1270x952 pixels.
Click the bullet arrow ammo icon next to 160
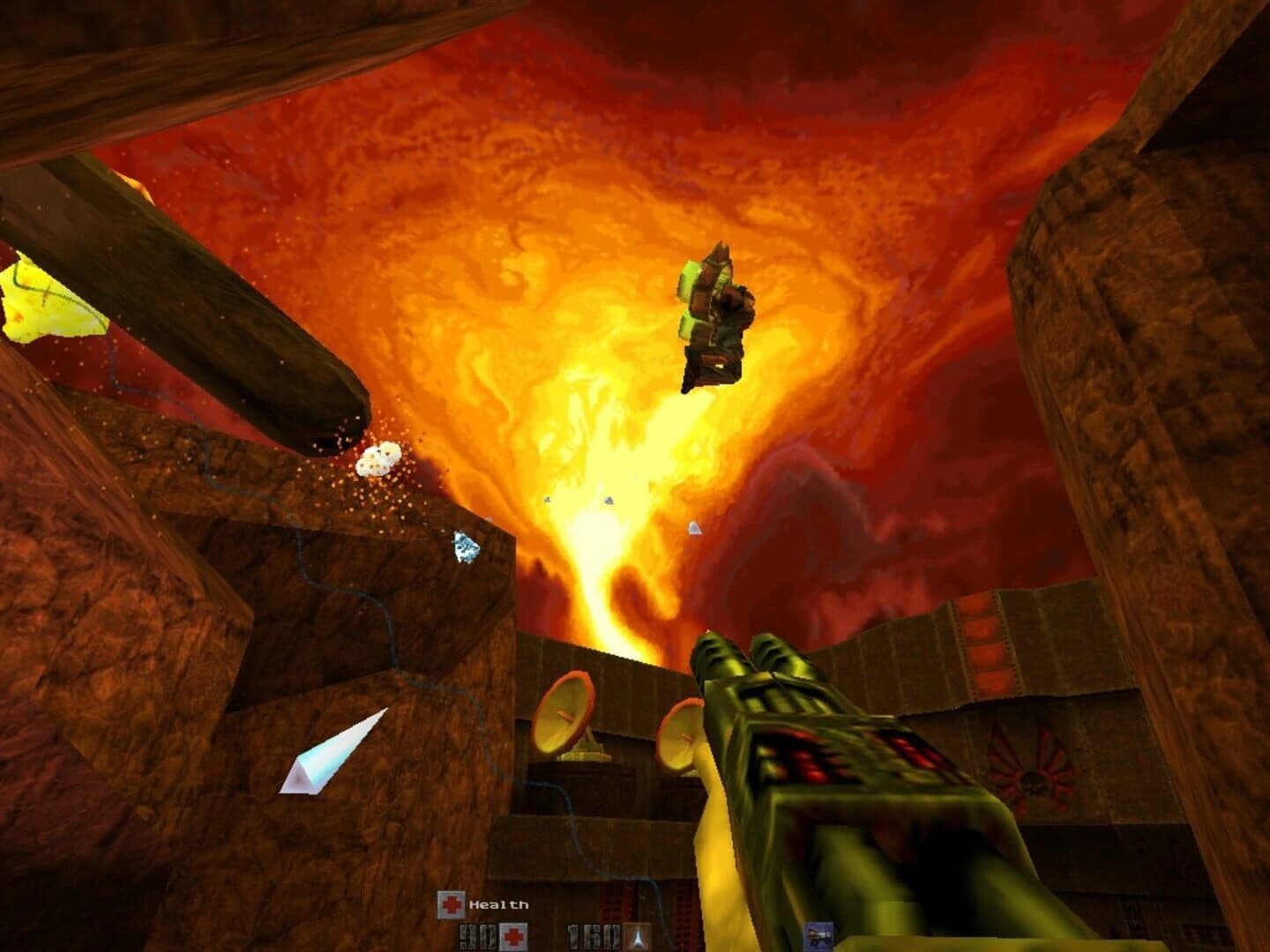(x=637, y=937)
